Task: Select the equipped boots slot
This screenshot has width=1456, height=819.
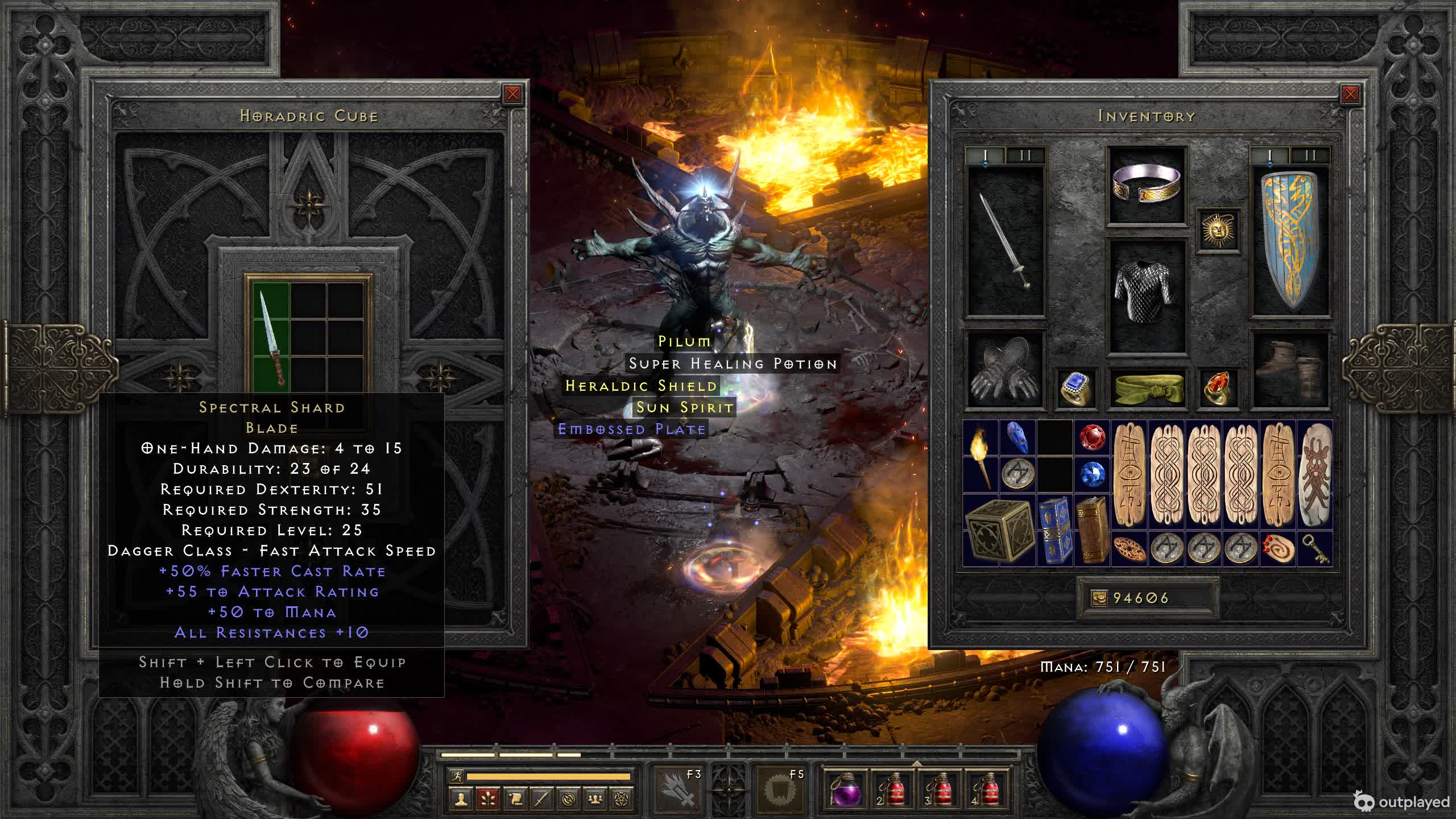Action: [1291, 370]
